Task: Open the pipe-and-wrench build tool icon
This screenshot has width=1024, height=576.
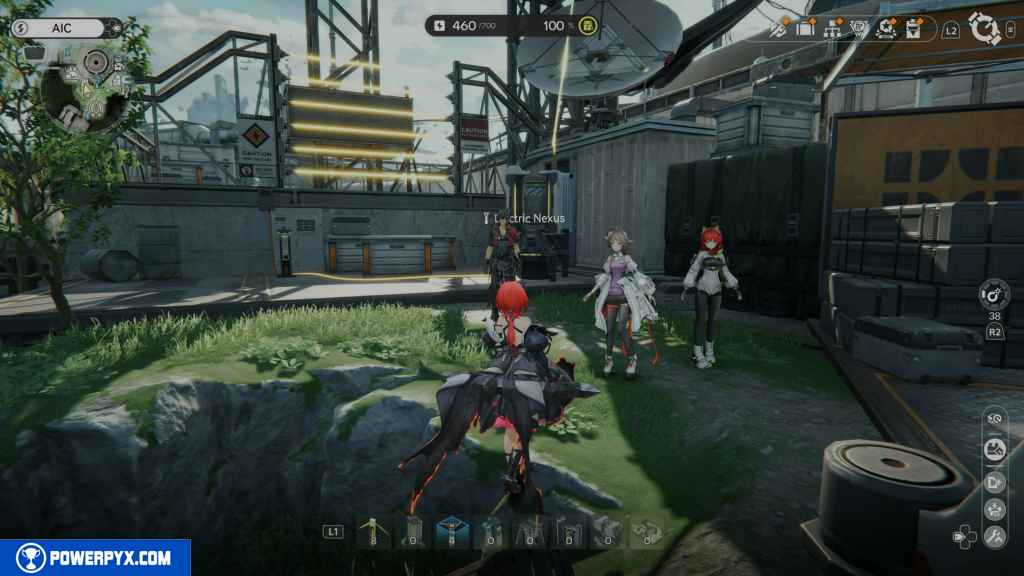Action: click(779, 29)
